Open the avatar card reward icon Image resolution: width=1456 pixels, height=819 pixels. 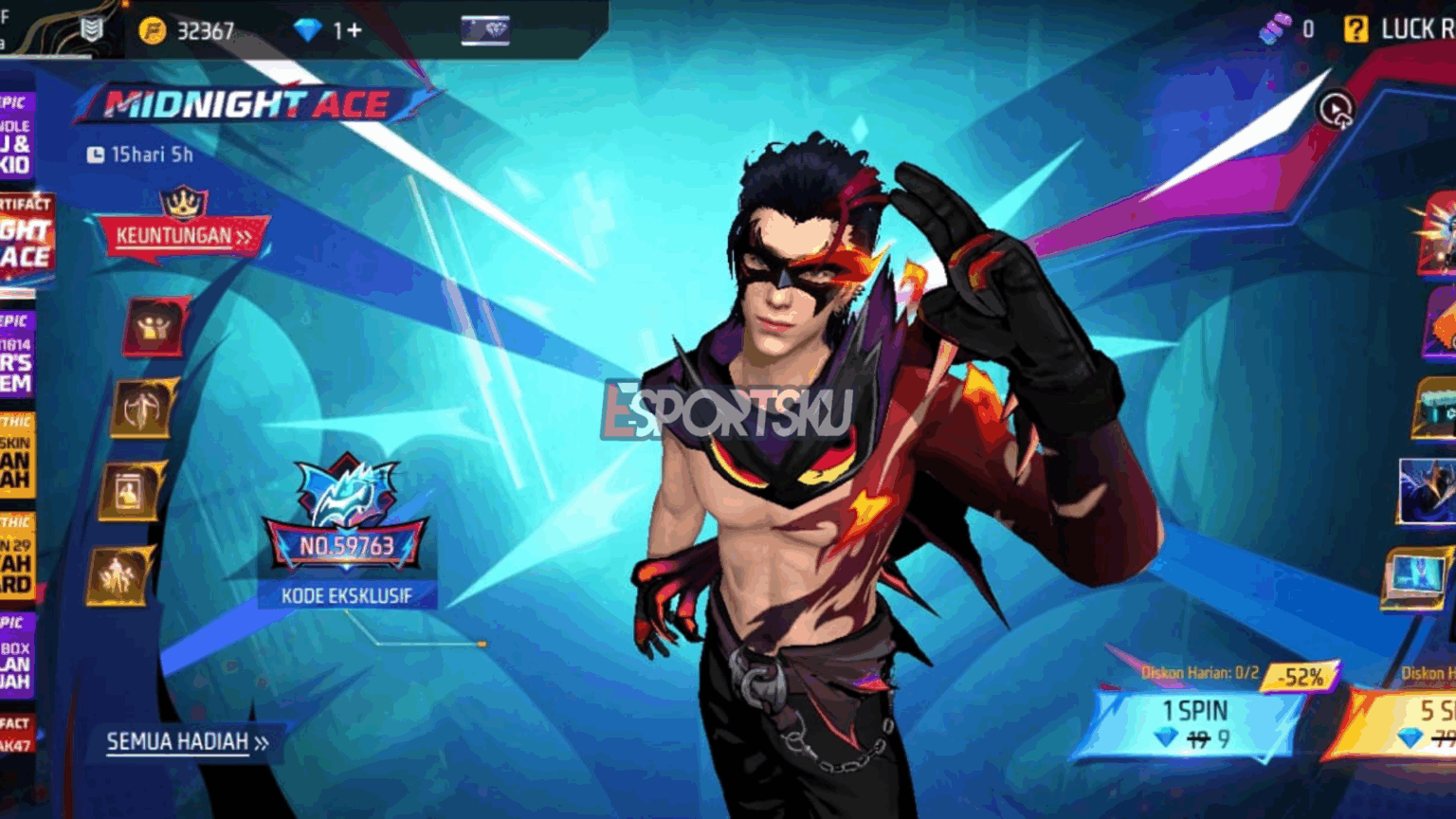[x=130, y=488]
